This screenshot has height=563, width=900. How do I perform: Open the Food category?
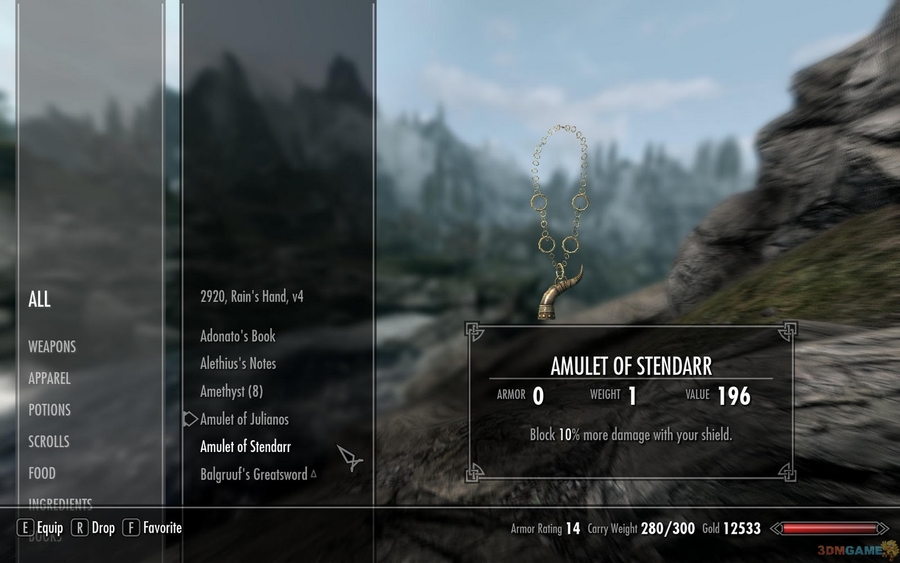pos(42,473)
